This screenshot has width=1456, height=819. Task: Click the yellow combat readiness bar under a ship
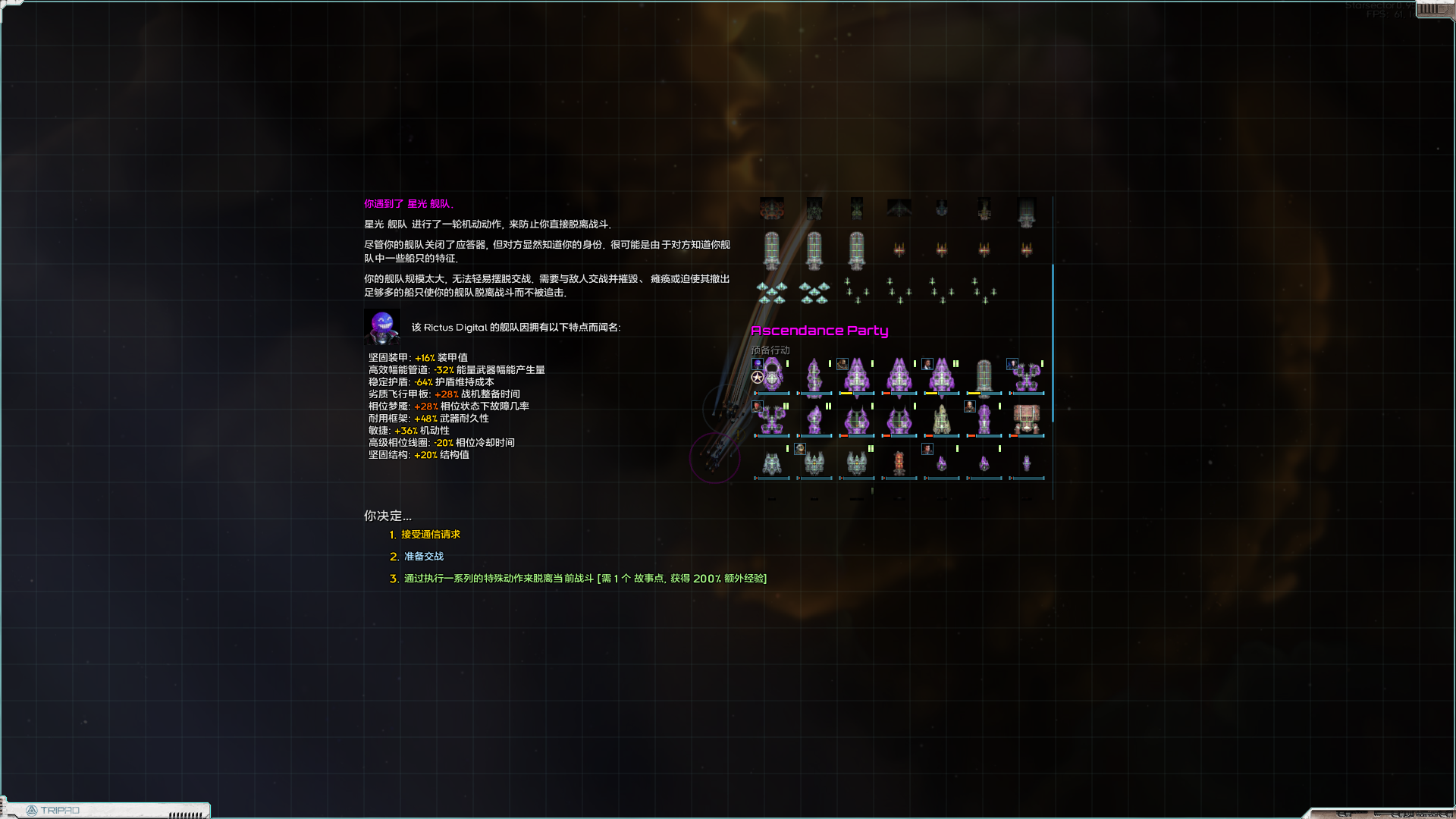[846, 394]
